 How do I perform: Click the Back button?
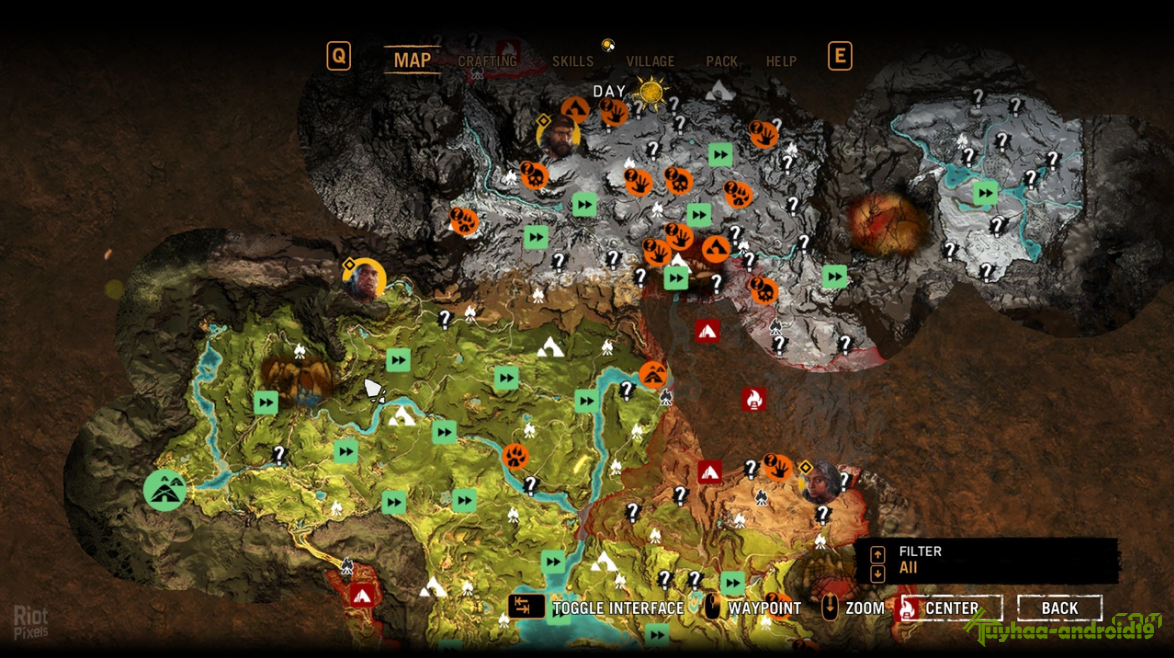[x=1059, y=608]
